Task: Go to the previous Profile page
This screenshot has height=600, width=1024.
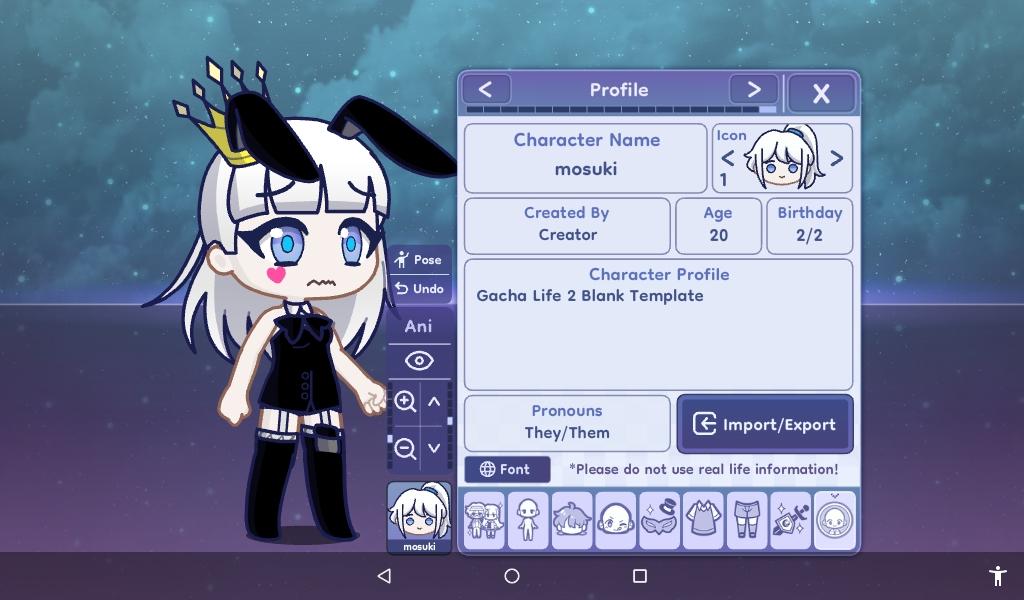Action: pyautogui.click(x=486, y=89)
